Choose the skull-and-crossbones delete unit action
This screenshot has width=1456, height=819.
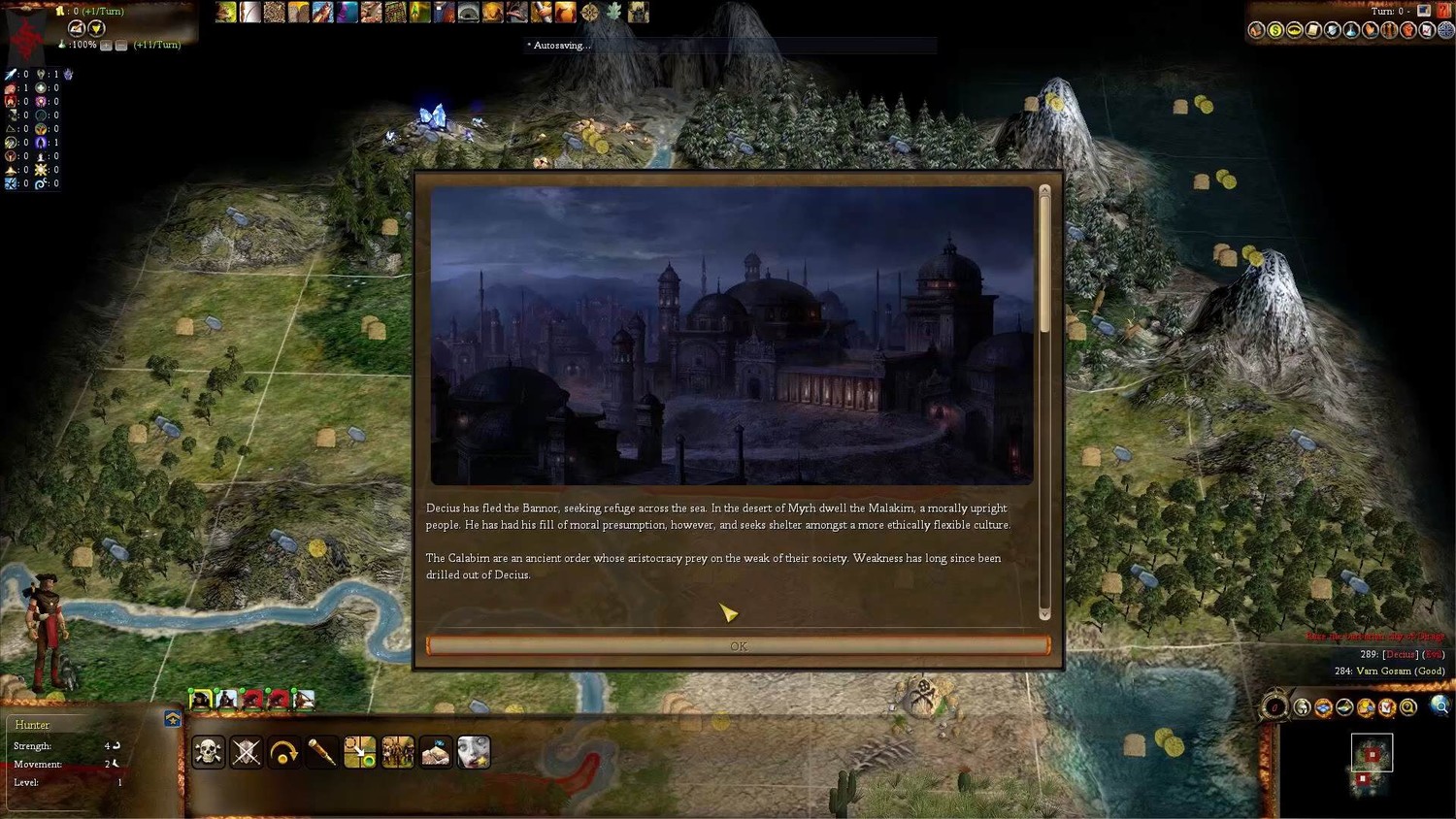(209, 752)
